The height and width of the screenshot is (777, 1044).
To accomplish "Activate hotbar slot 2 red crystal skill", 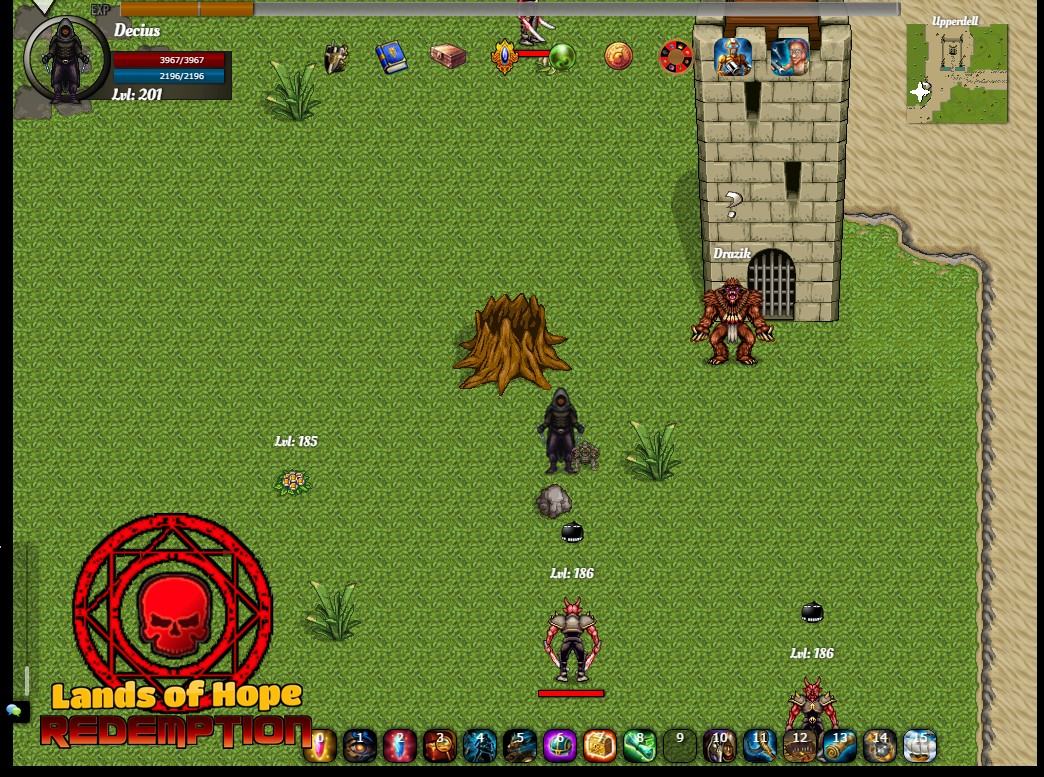I will click(400, 745).
